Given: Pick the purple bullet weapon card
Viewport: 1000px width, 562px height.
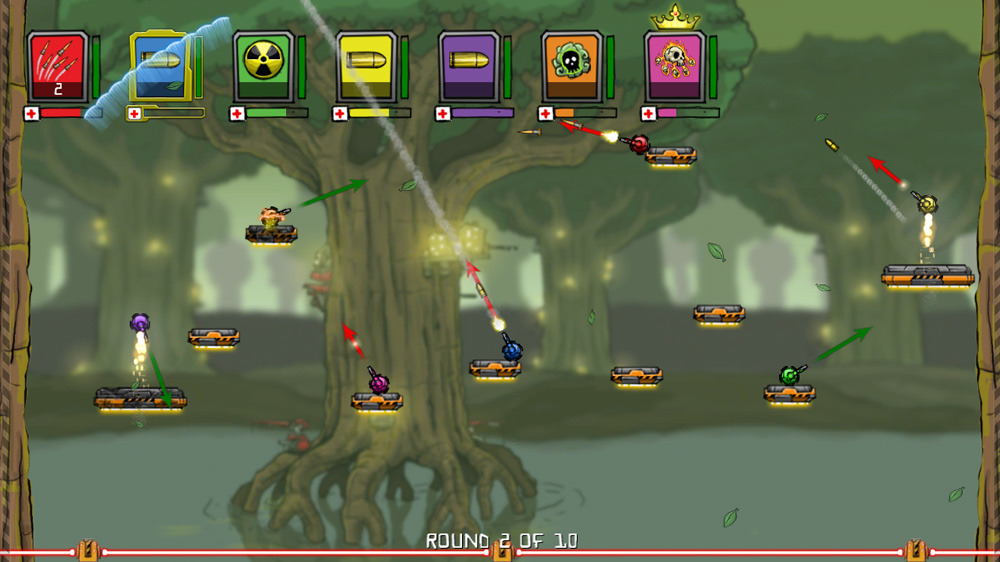Looking at the screenshot, I should click(469, 66).
